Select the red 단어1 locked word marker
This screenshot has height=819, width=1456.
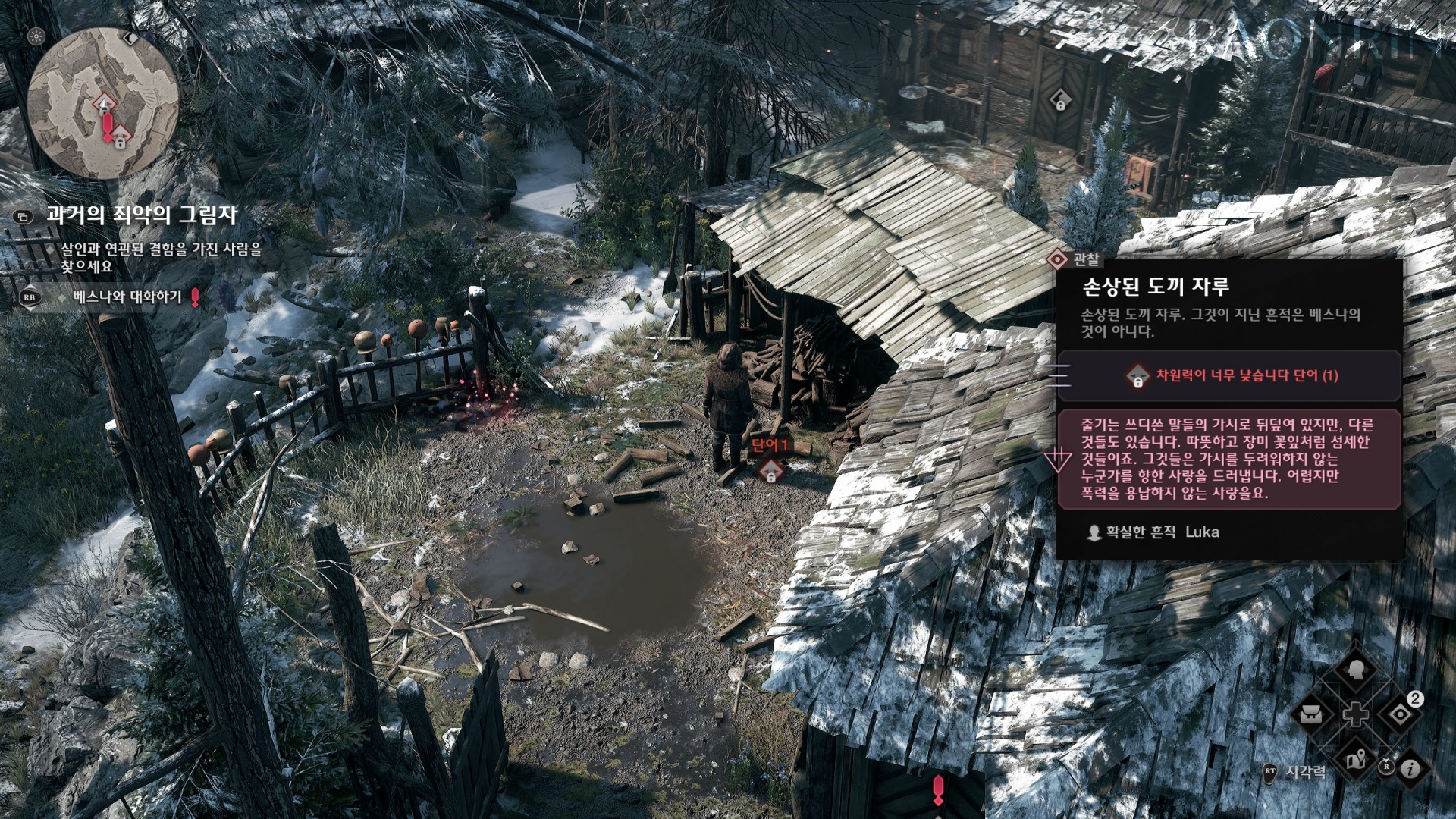(770, 471)
